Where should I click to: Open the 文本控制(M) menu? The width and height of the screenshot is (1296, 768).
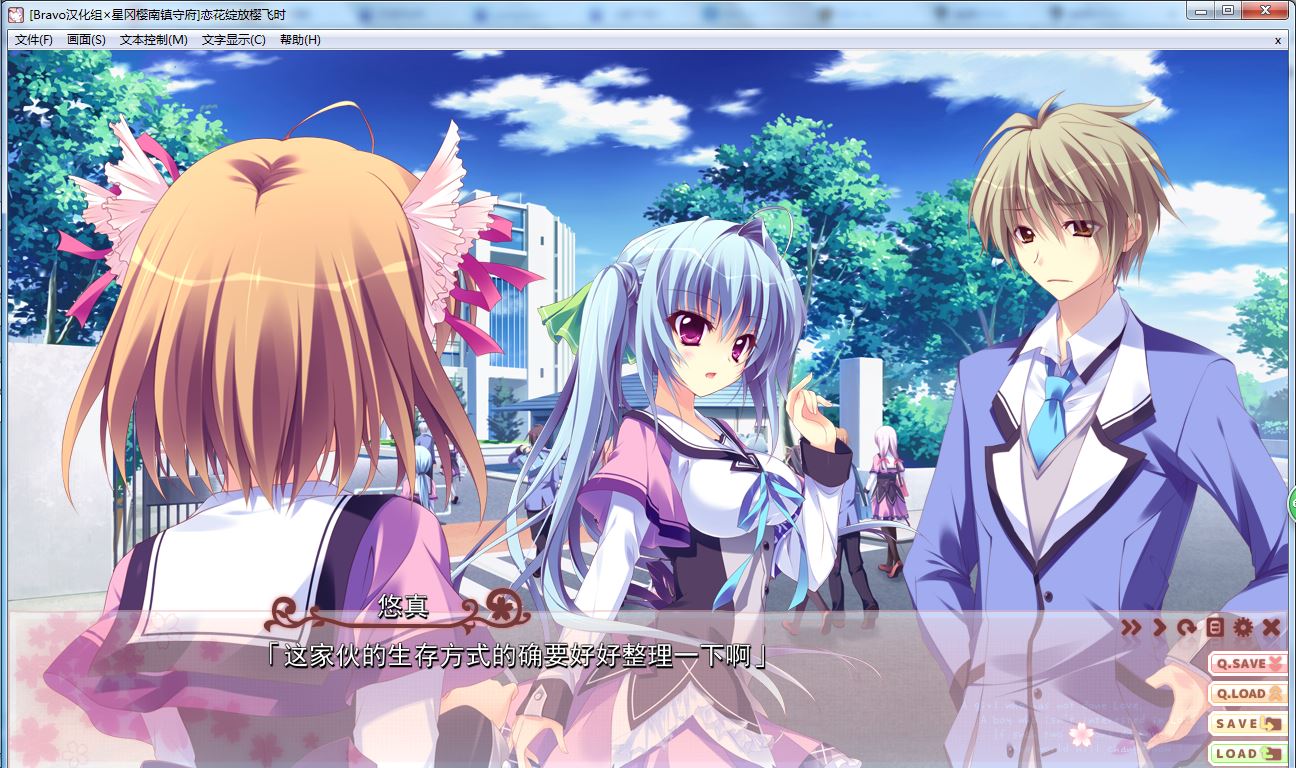pyautogui.click(x=153, y=40)
